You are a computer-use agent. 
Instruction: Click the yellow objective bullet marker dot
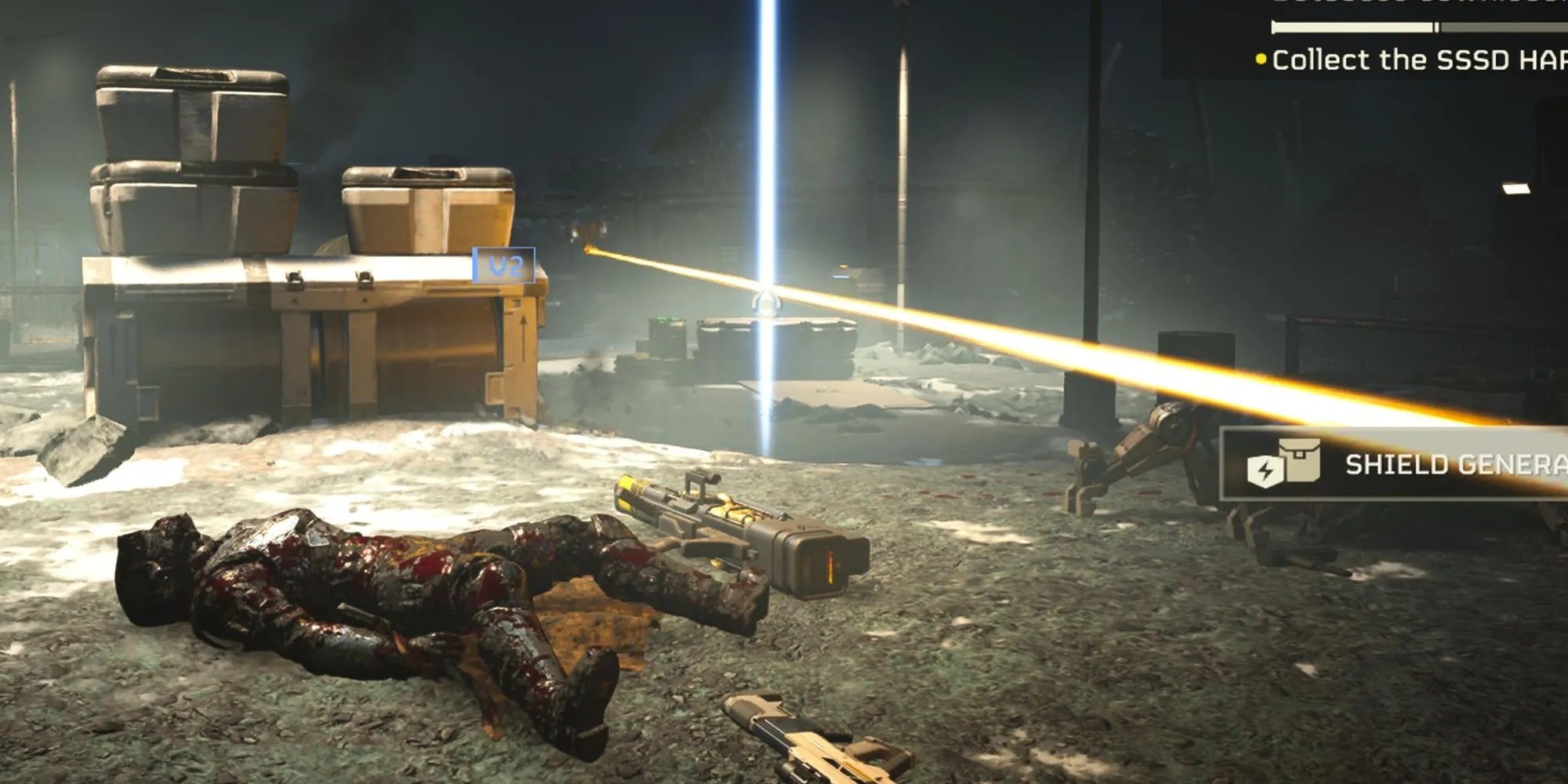point(1261,60)
